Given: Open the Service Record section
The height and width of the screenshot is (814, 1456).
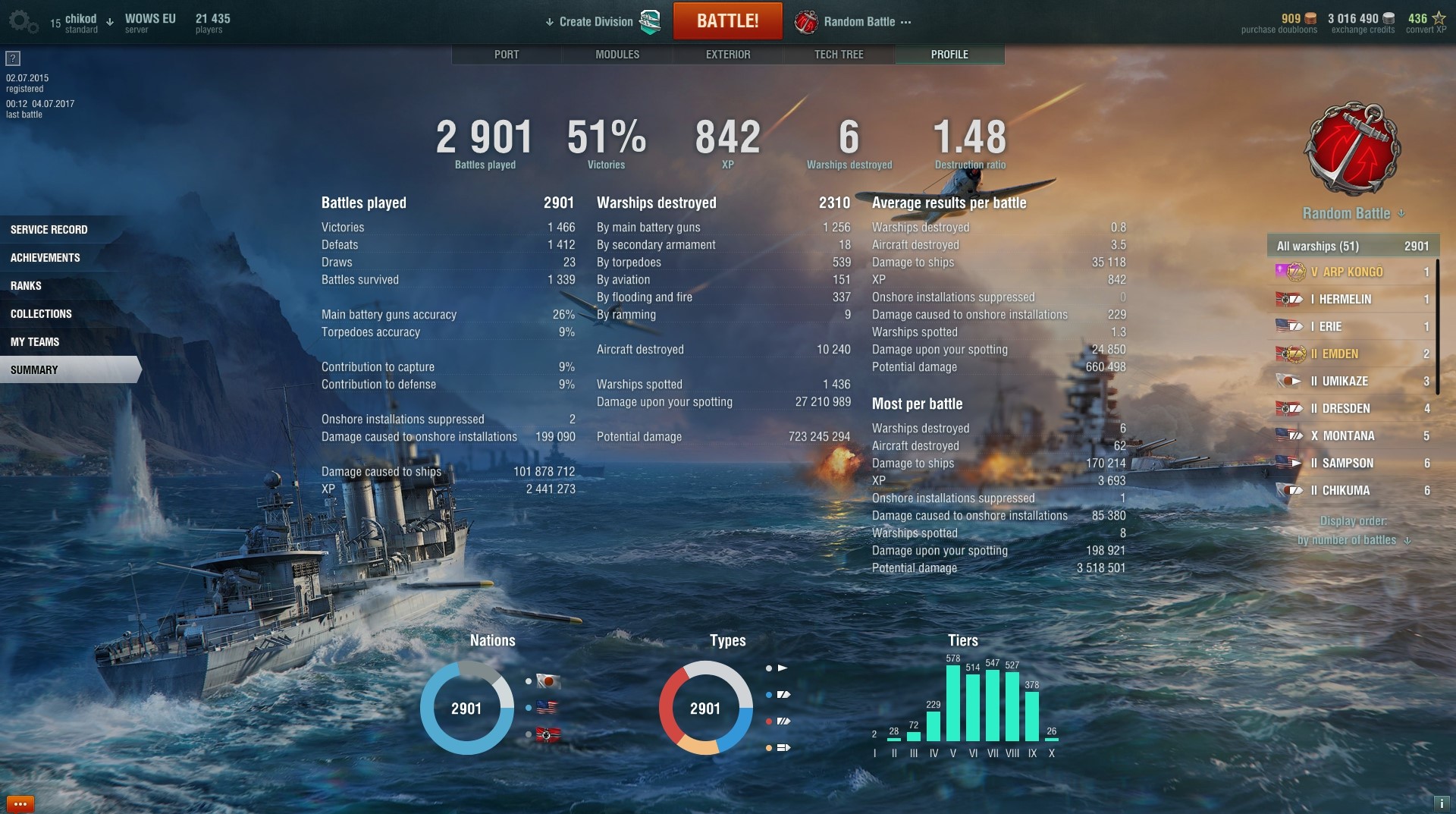Looking at the screenshot, I should click(49, 230).
